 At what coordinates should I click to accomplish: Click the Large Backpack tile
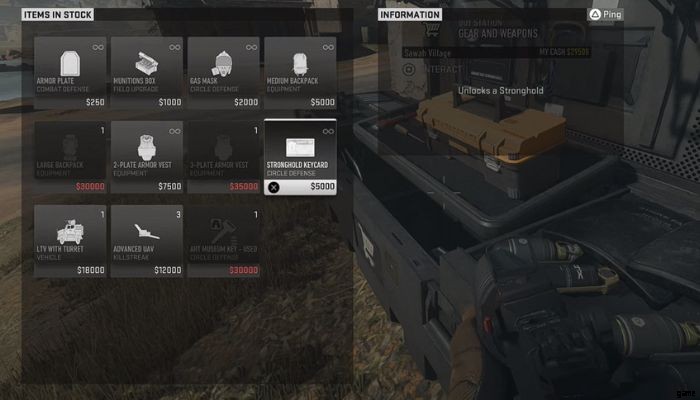click(70, 157)
